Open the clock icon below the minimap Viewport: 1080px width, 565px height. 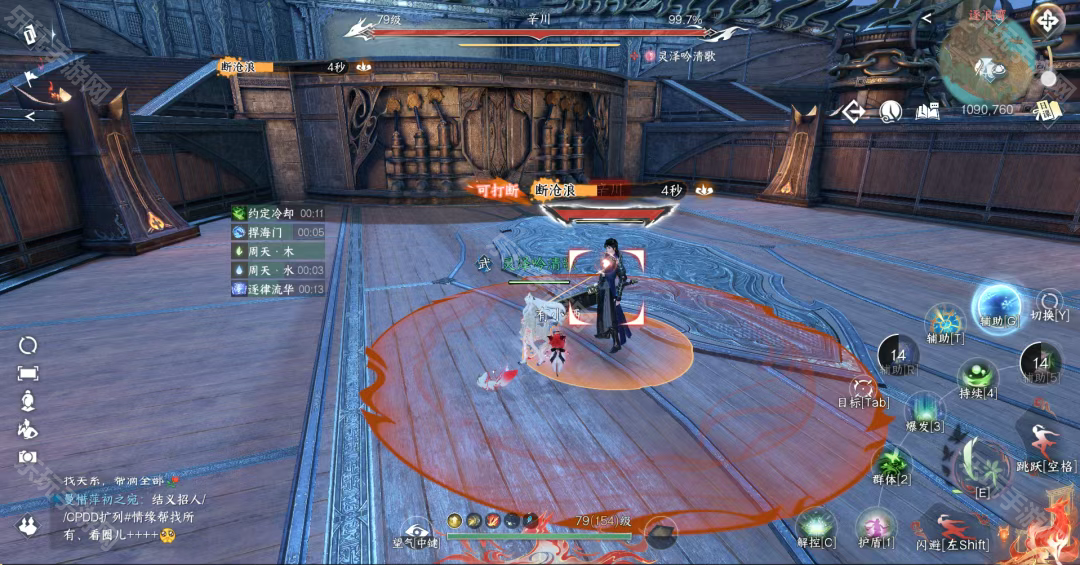pyautogui.click(x=890, y=111)
